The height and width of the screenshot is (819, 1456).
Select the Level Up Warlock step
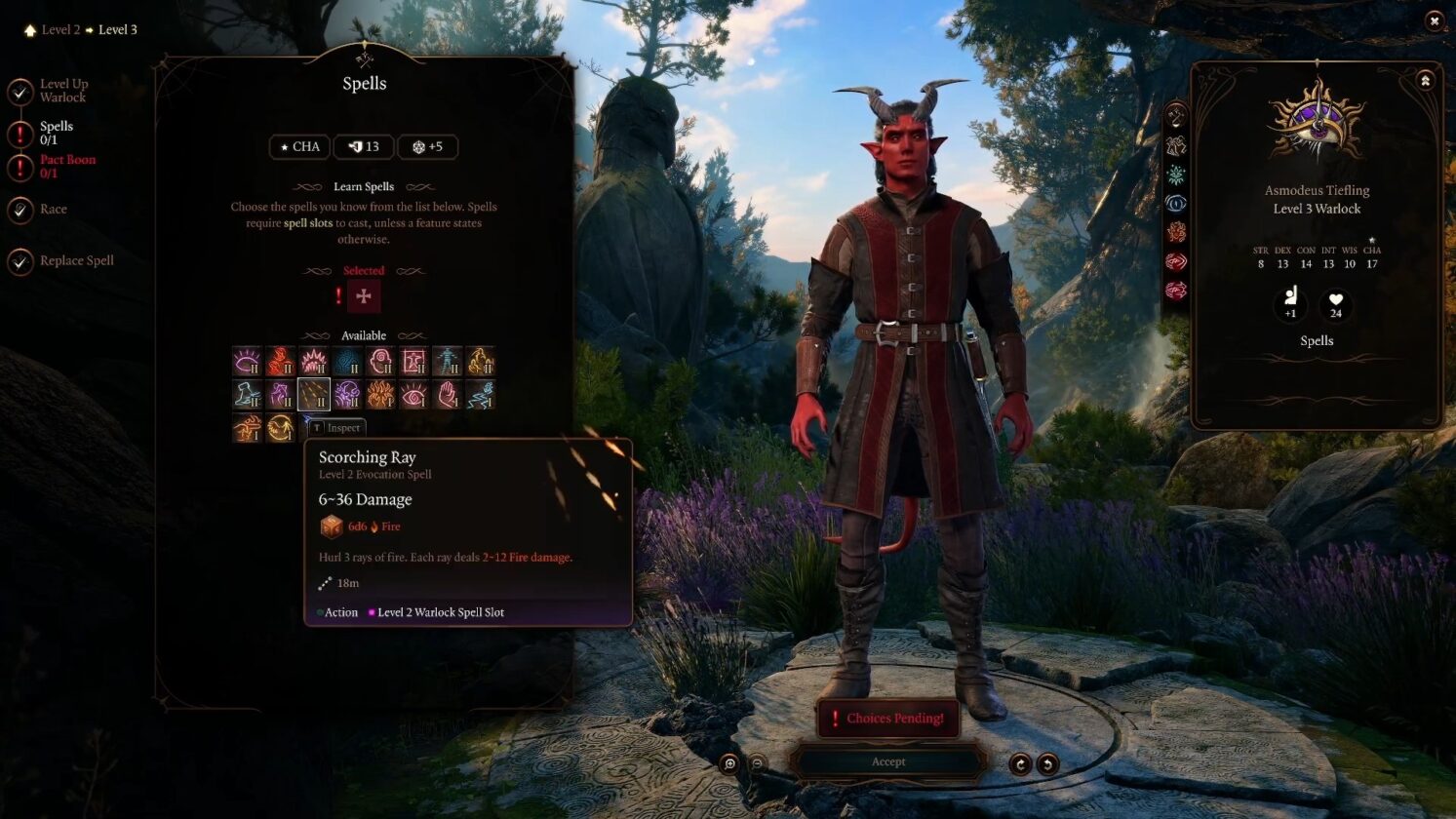coord(62,91)
